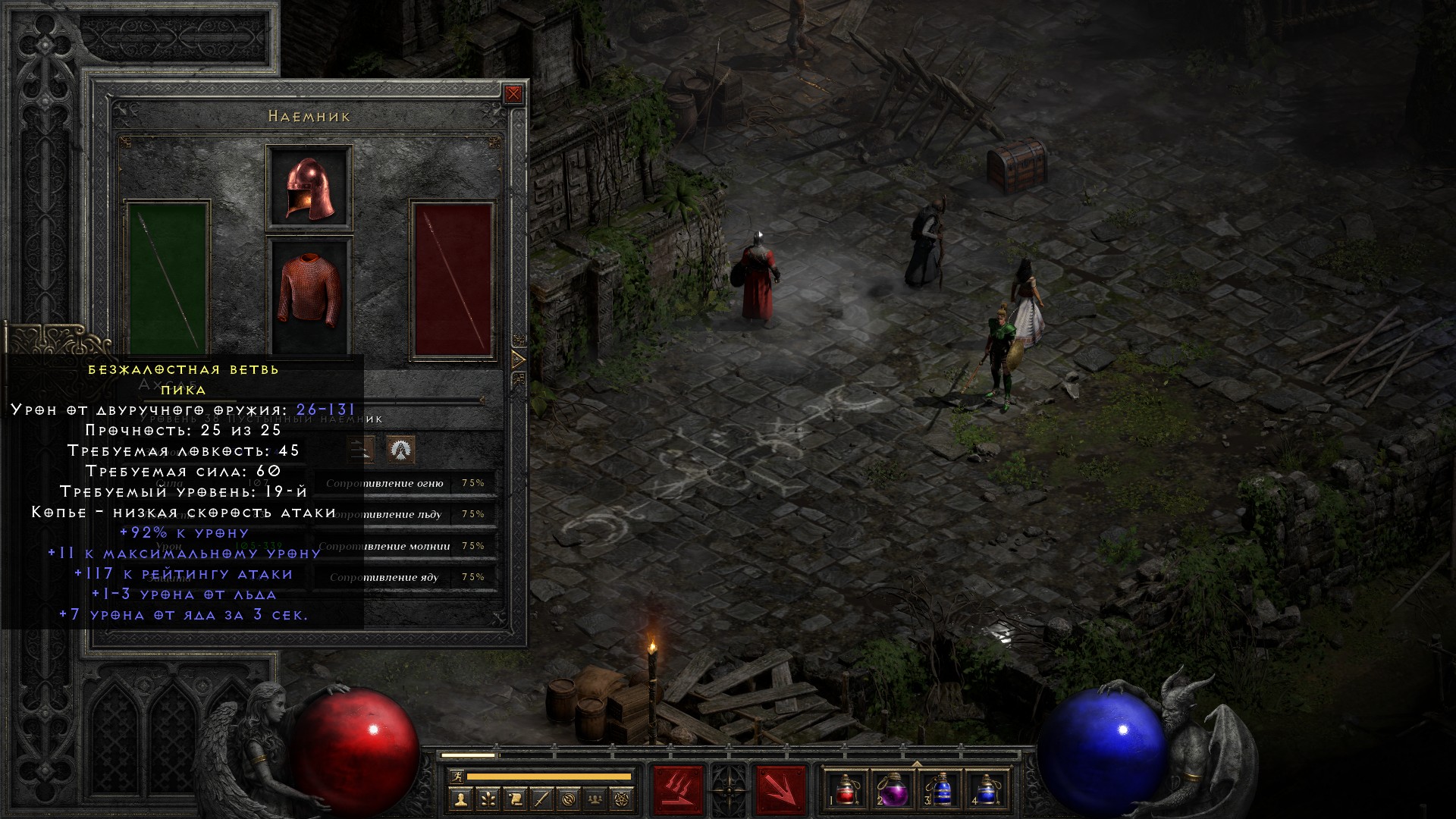The height and width of the screenshot is (819, 1456).
Task: Close the mercenary window
Action: click(x=513, y=94)
